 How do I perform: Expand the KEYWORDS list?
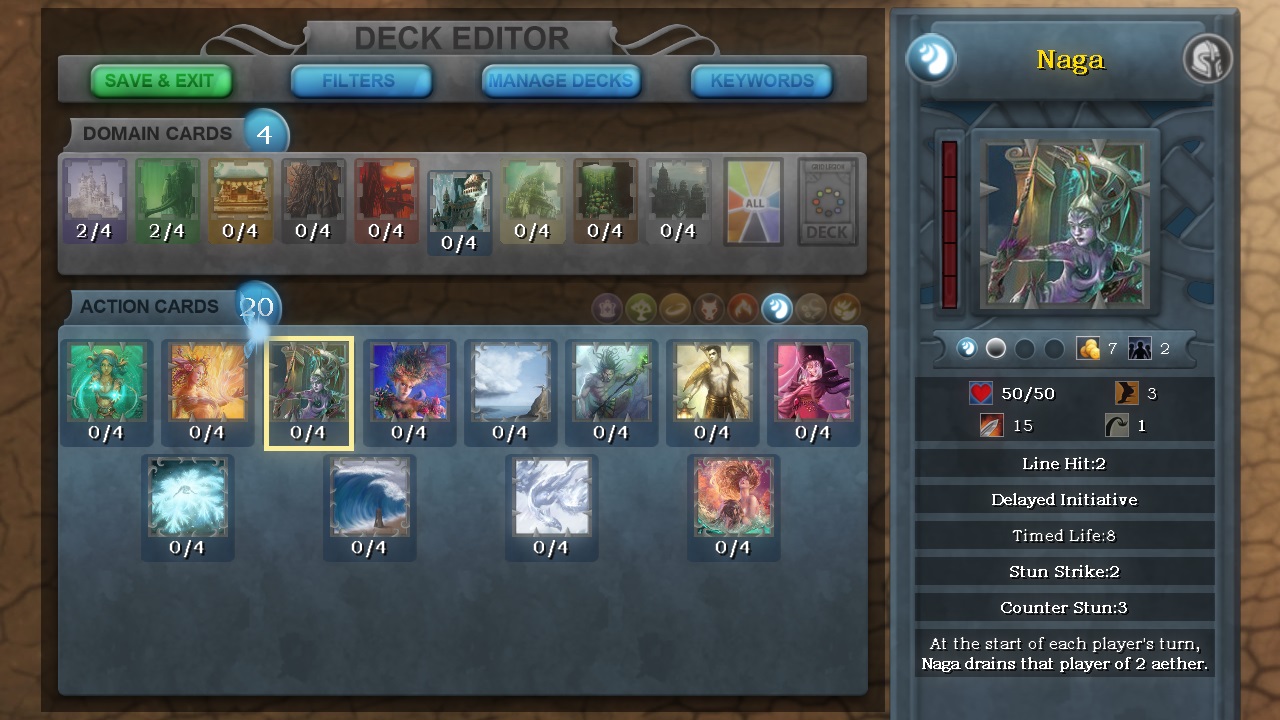(761, 80)
